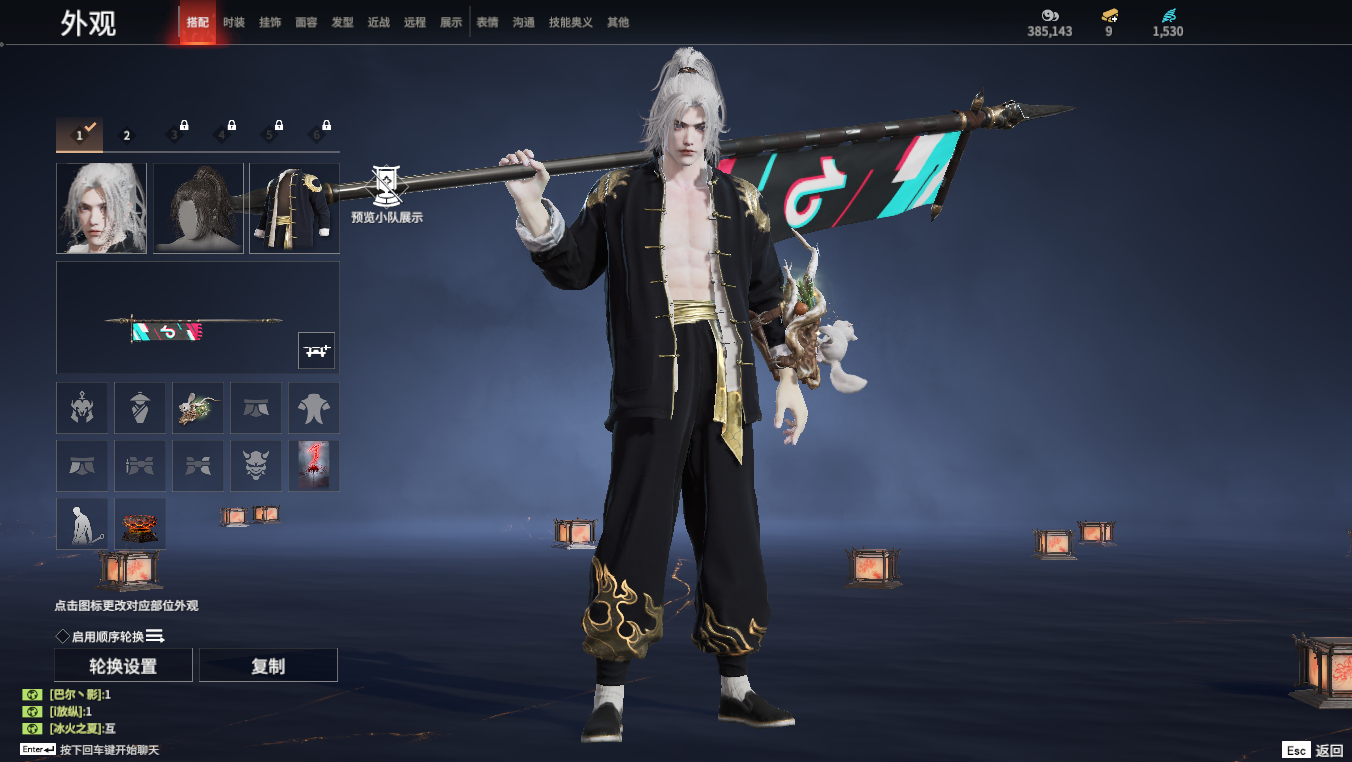The width and height of the screenshot is (1352, 762).
Task: Select the red sword card slot
Action: pyautogui.click(x=314, y=465)
